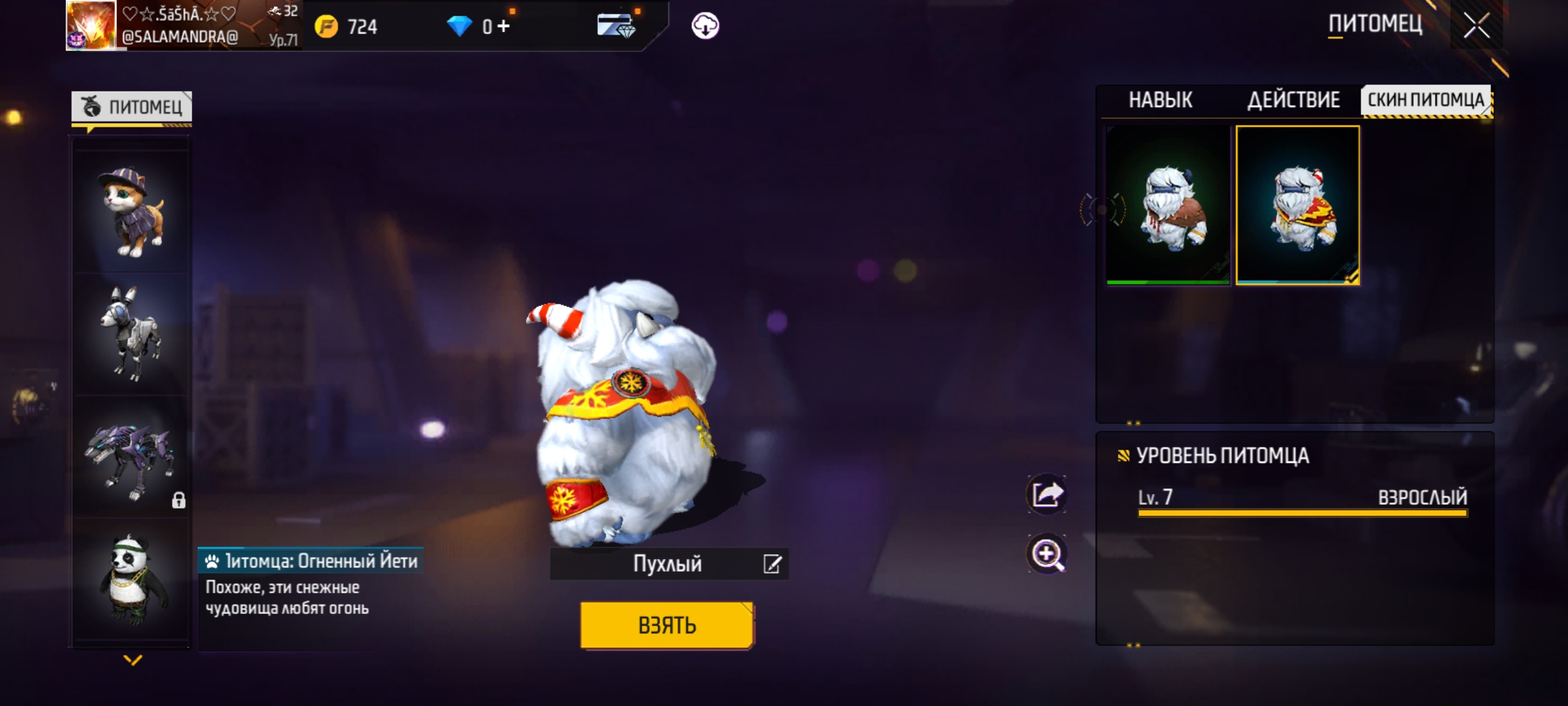This screenshot has height=706, width=1568.
Task: Click the ПИТОМЕЦ category tab on left
Action: (132, 107)
